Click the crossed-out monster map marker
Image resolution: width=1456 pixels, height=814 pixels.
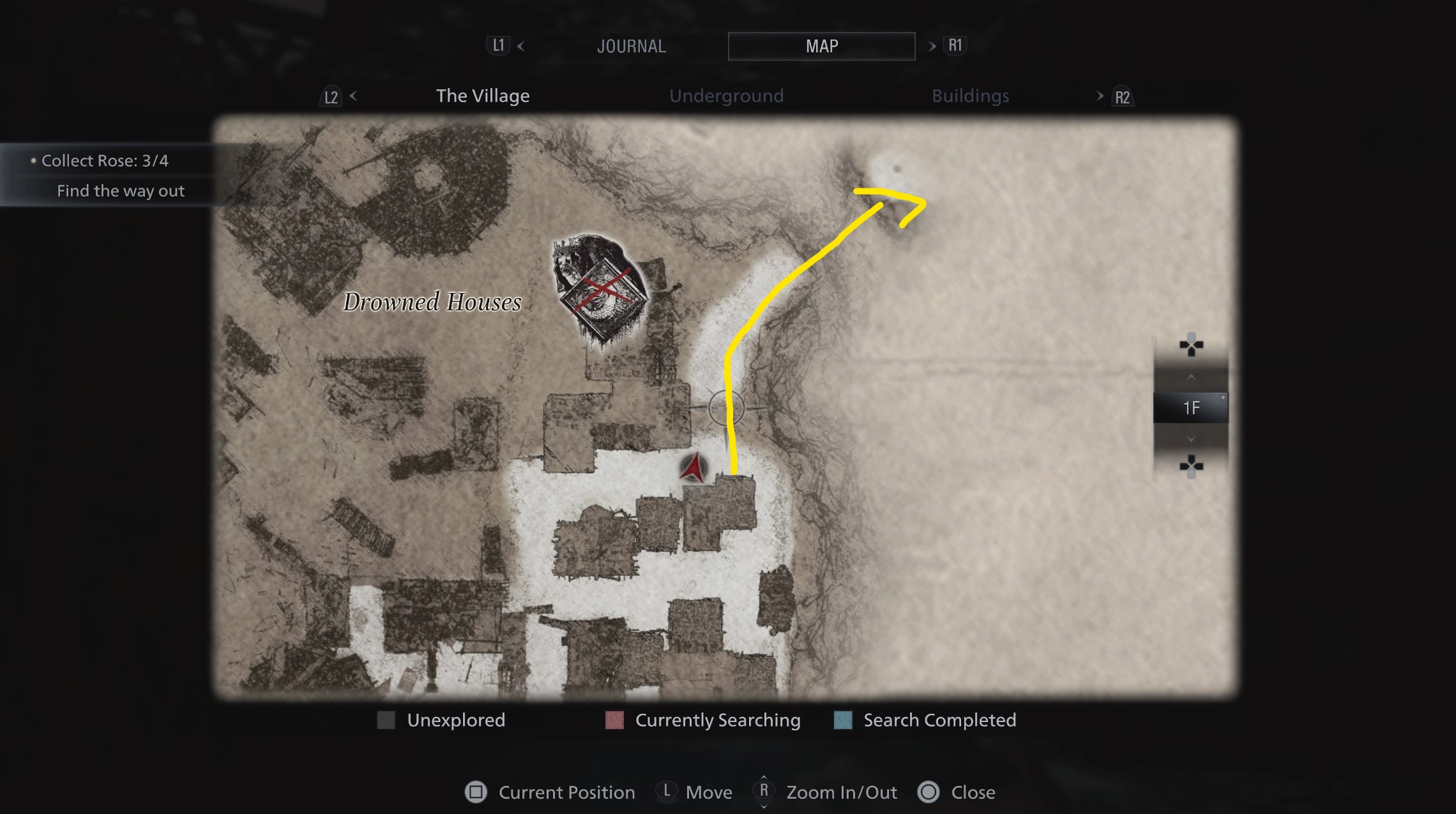click(601, 290)
